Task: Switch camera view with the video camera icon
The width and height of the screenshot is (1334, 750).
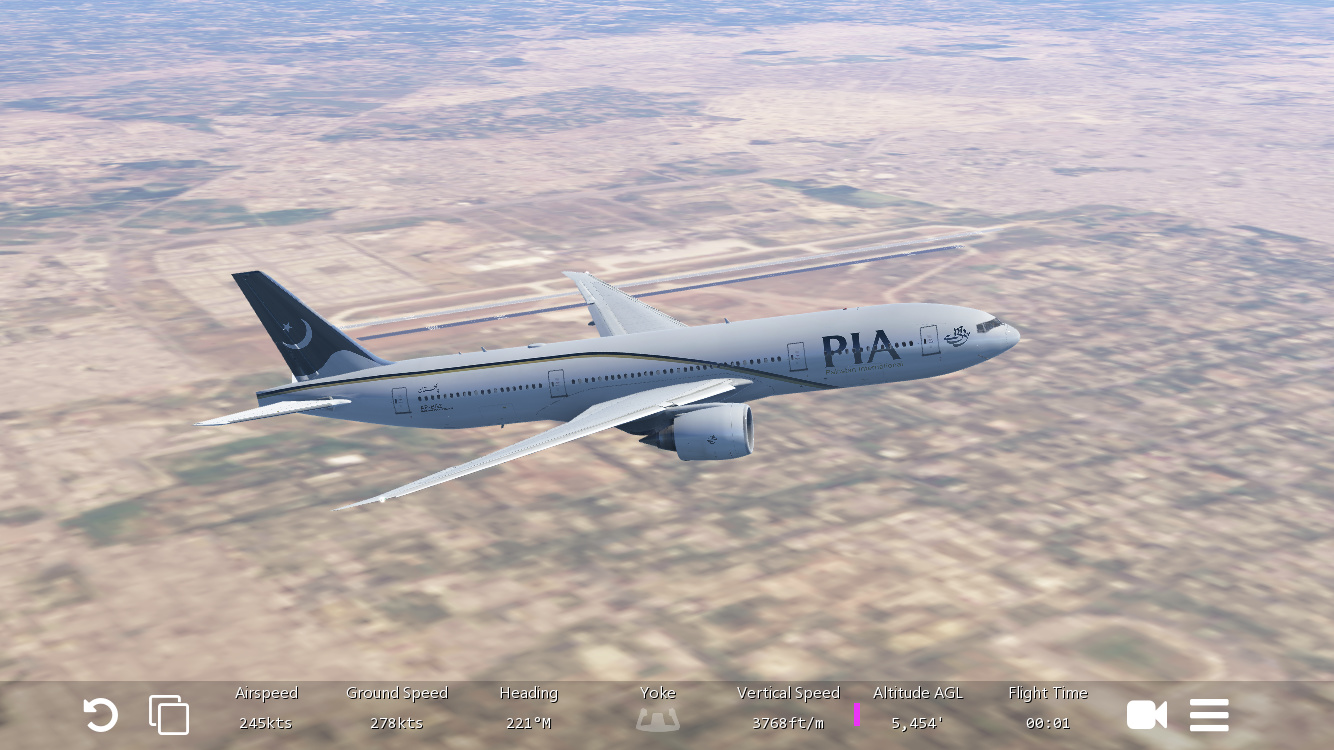Action: coord(1146,715)
